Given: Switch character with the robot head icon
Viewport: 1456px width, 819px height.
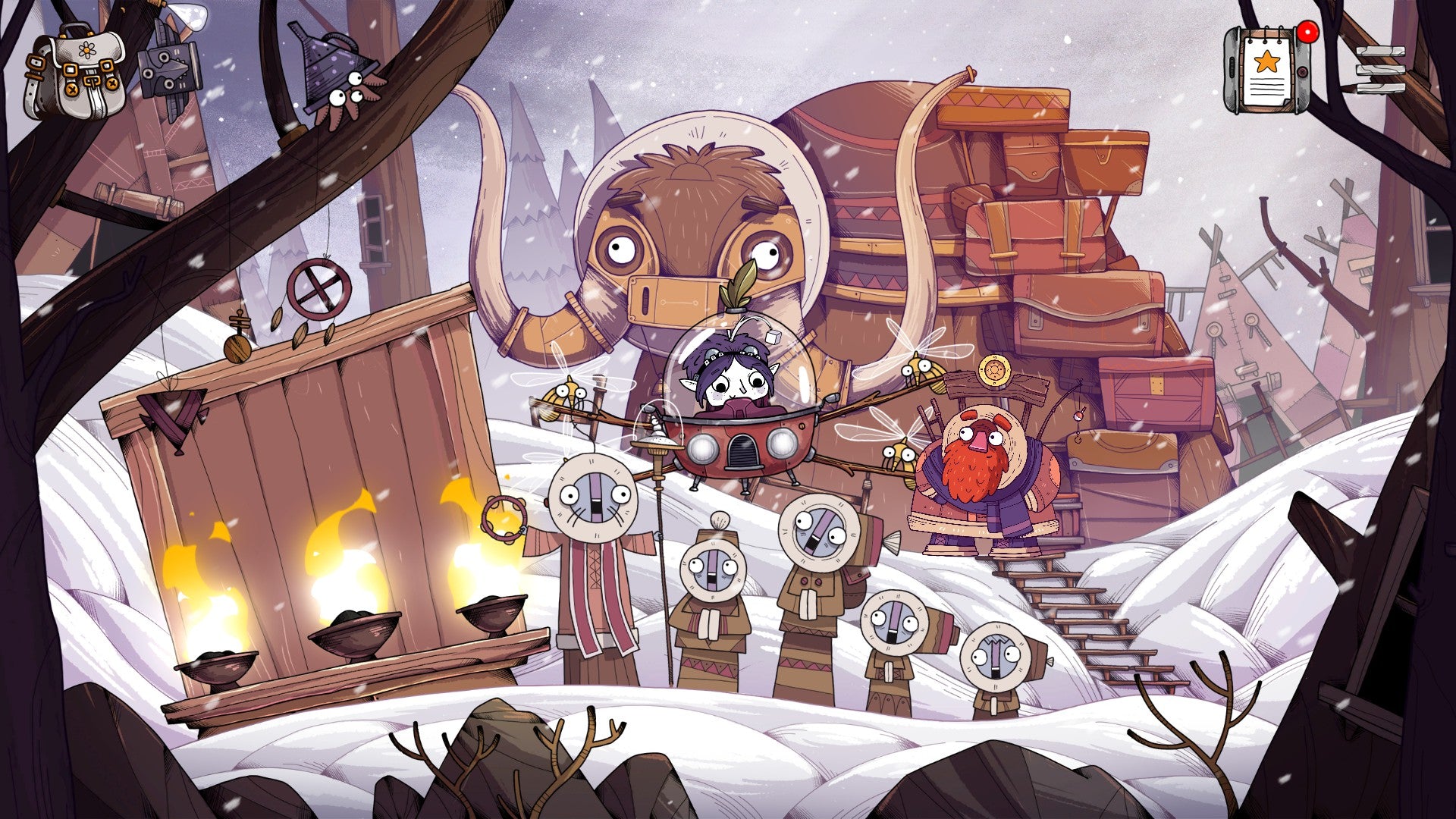Looking at the screenshot, I should (171, 68).
